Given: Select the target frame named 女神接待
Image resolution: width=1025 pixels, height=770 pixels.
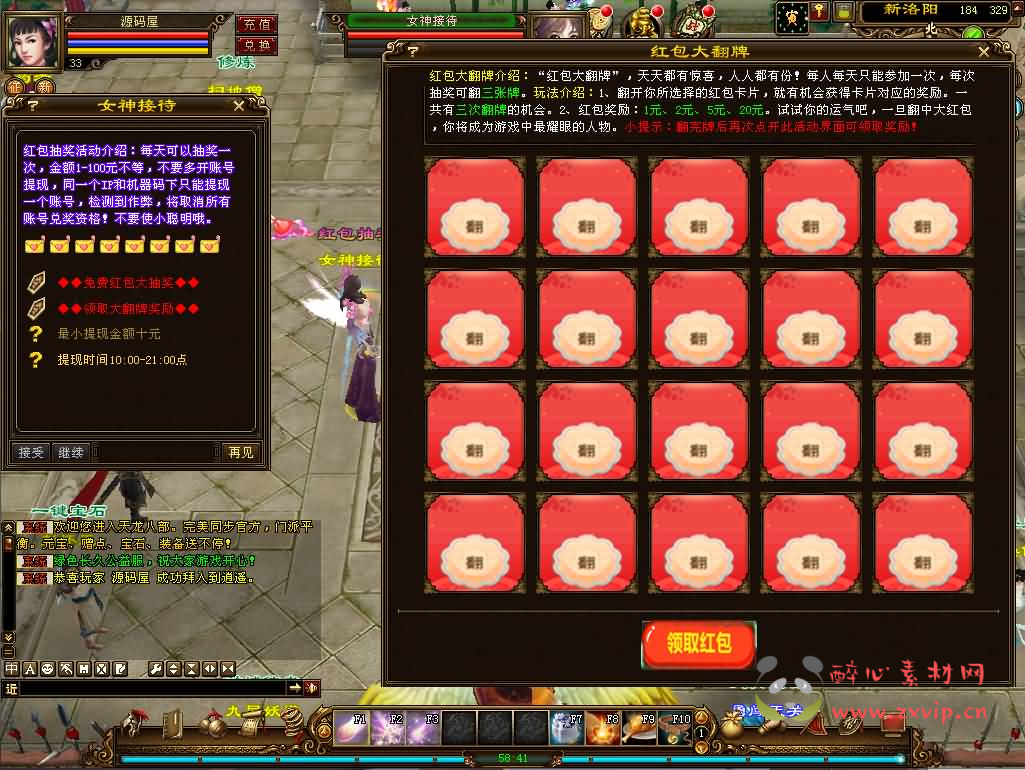Looking at the screenshot, I should (x=433, y=20).
